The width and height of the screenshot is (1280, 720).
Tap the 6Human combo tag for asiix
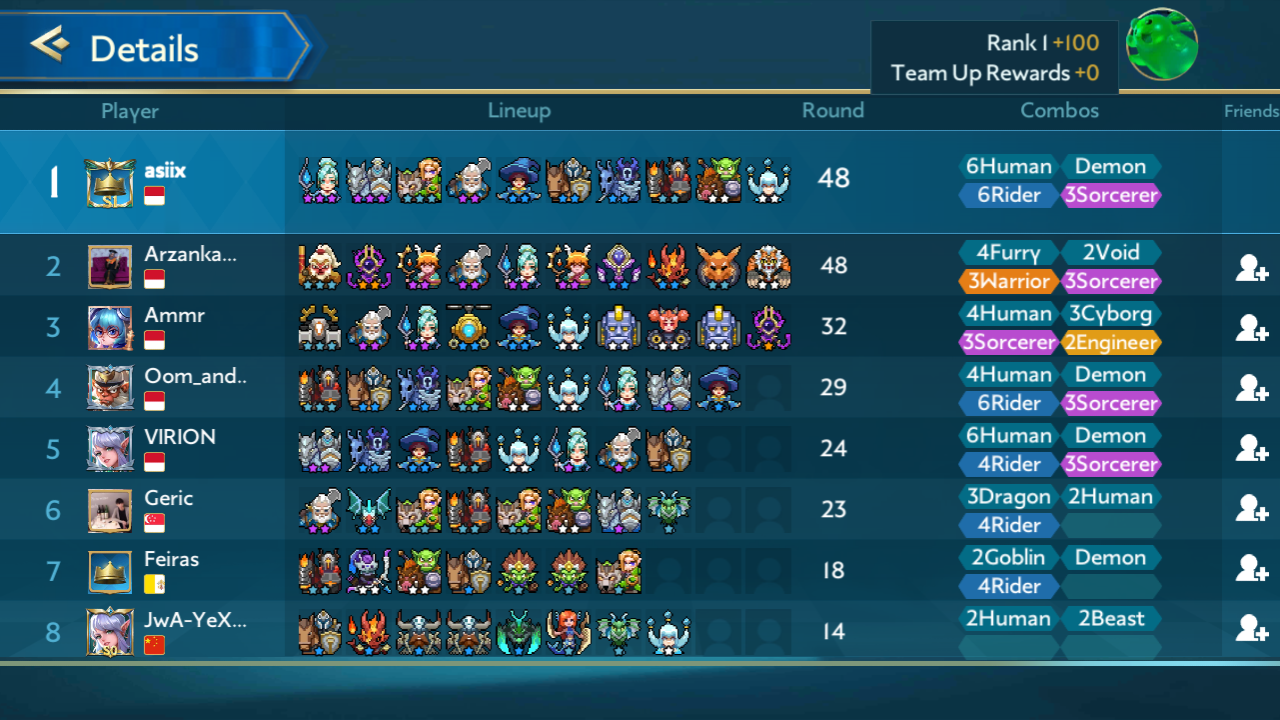click(1008, 166)
